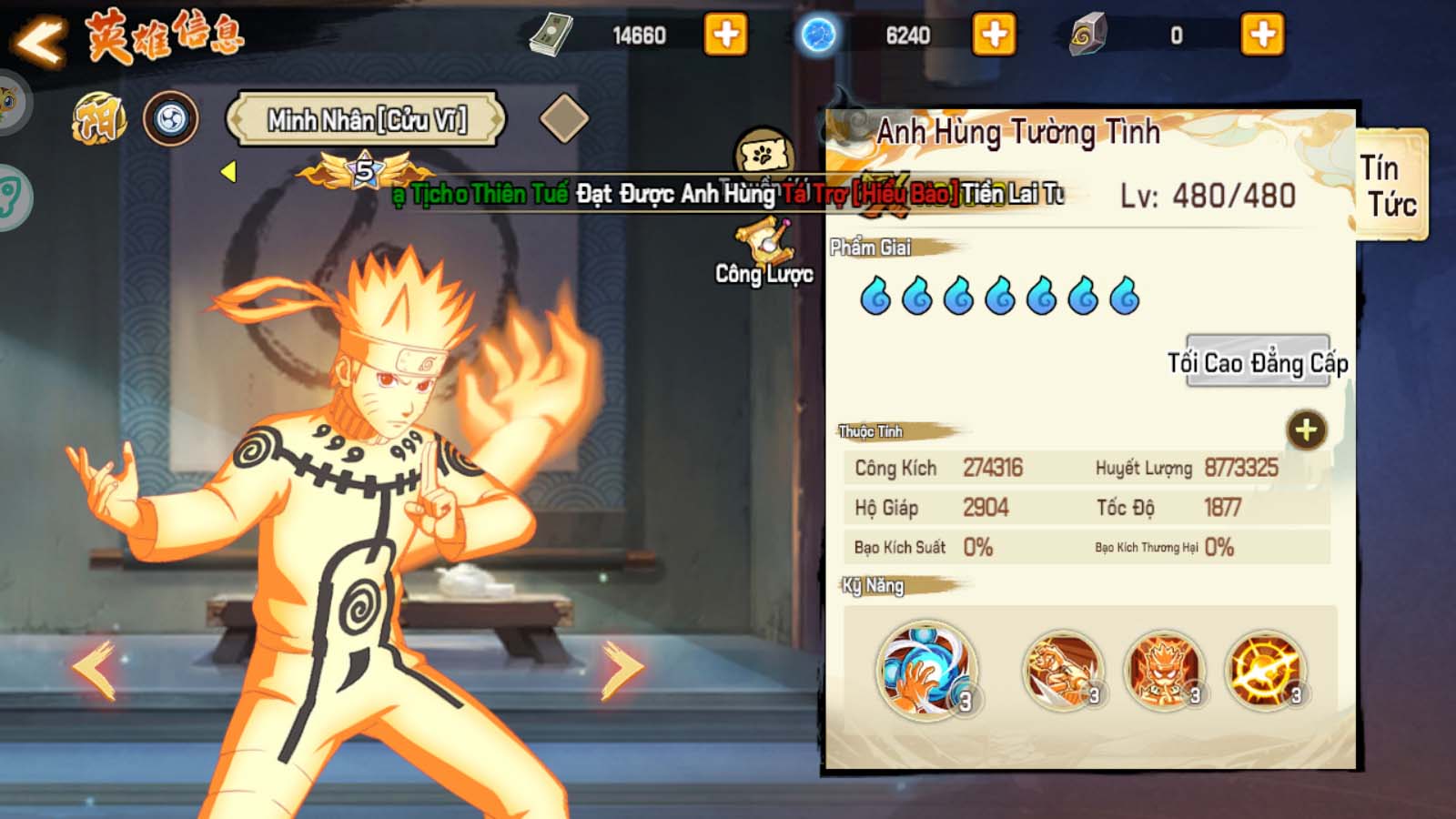Open the Minh Nhân [Cửu Vĩ] name plate
The width and height of the screenshot is (1456, 819).
[x=366, y=119]
